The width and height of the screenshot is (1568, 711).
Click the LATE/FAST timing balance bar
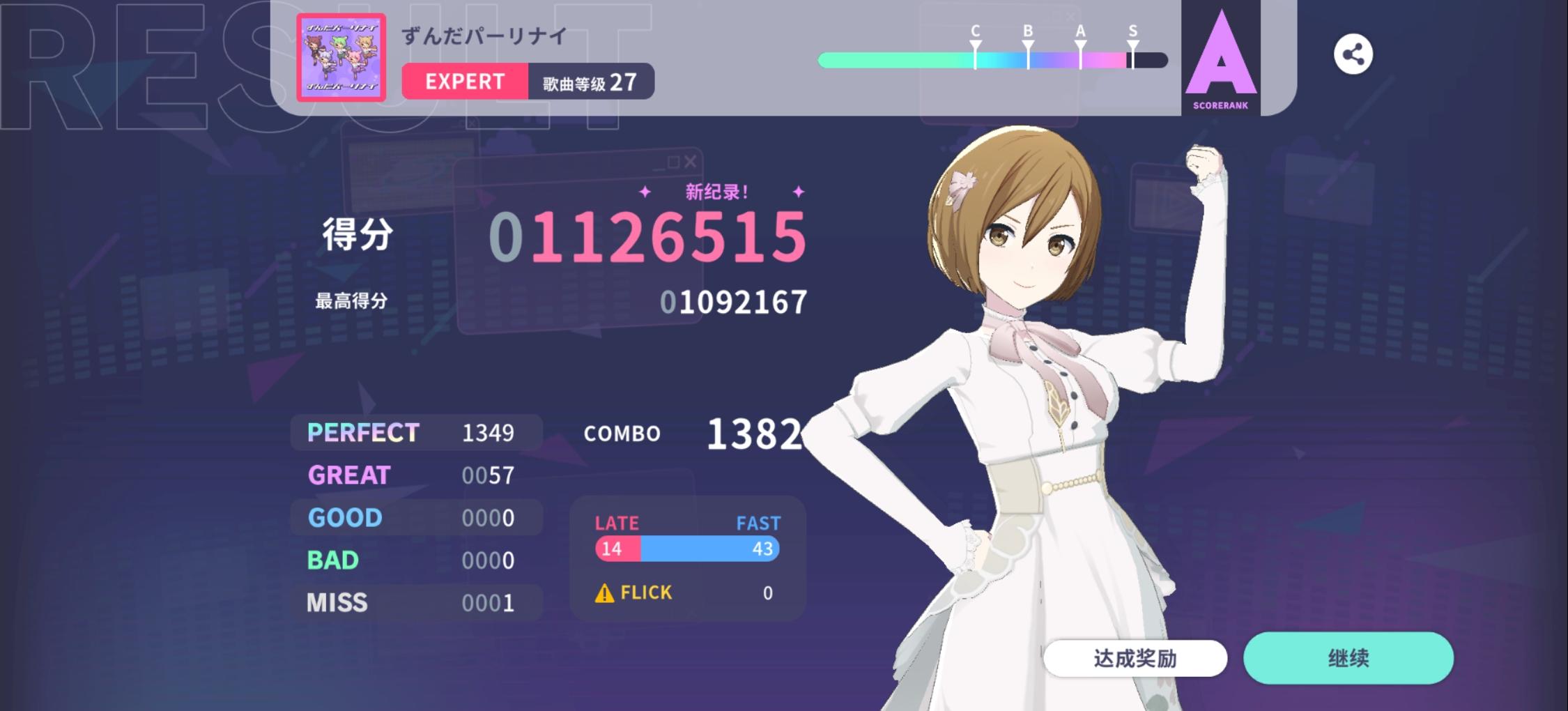686,549
